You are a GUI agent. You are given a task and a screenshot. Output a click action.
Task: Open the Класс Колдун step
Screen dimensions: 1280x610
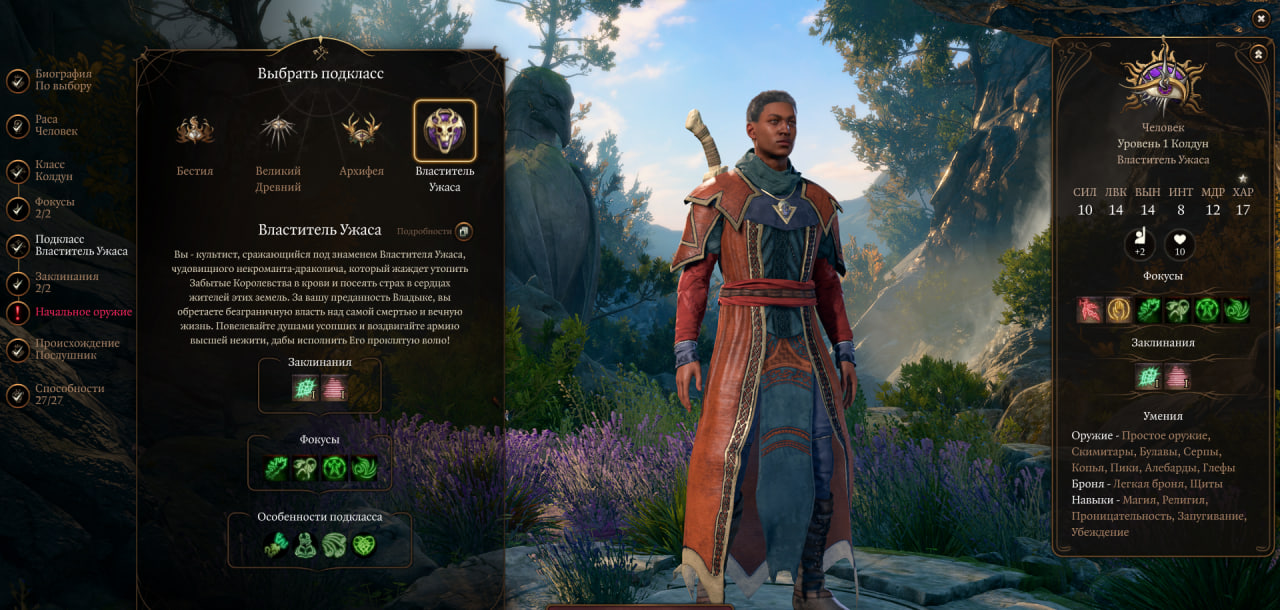53,170
